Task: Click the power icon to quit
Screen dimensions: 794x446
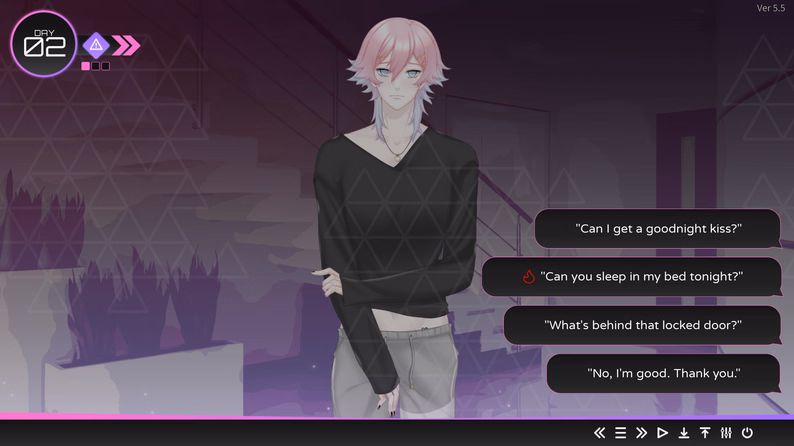Action: (747, 433)
